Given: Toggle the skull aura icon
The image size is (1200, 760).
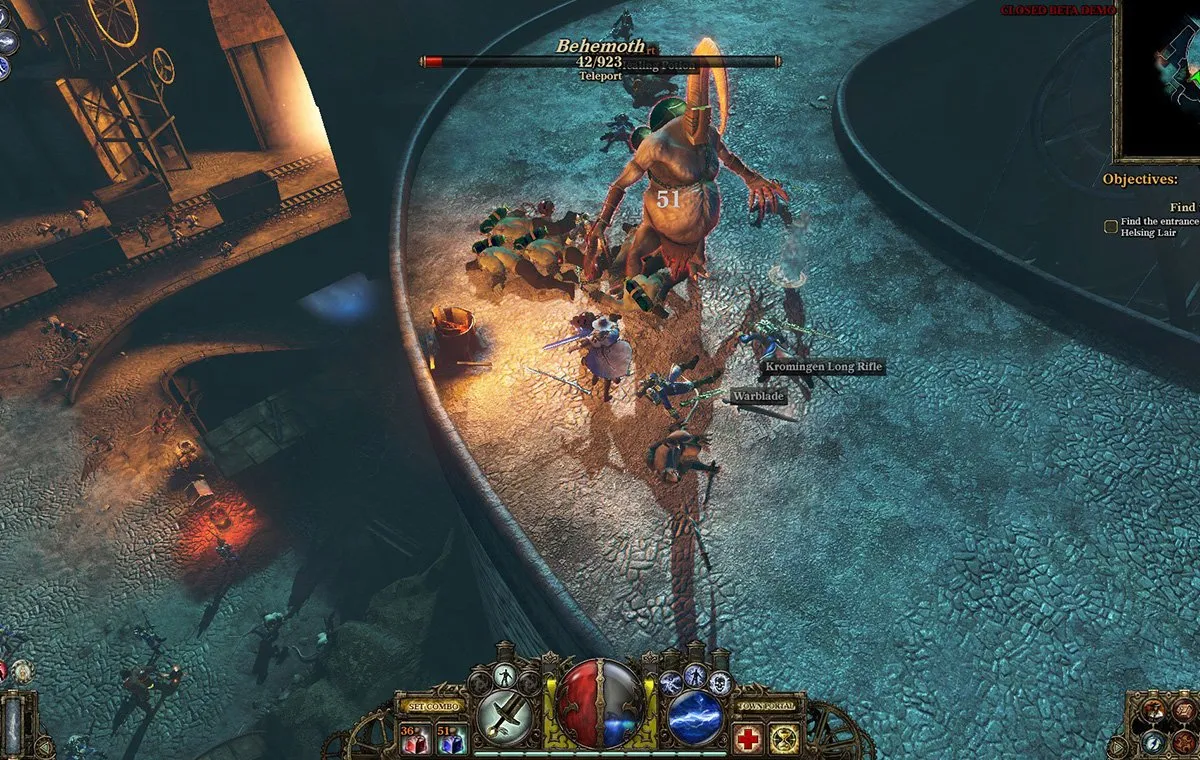Looking at the screenshot, I should click(721, 683).
